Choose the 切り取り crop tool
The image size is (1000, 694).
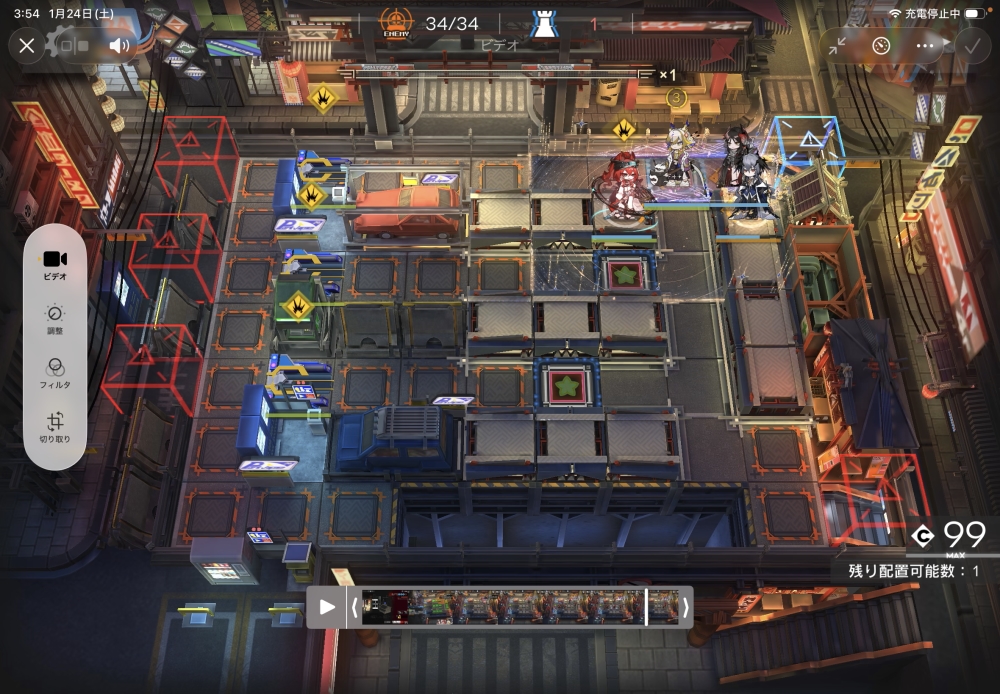tap(55, 427)
